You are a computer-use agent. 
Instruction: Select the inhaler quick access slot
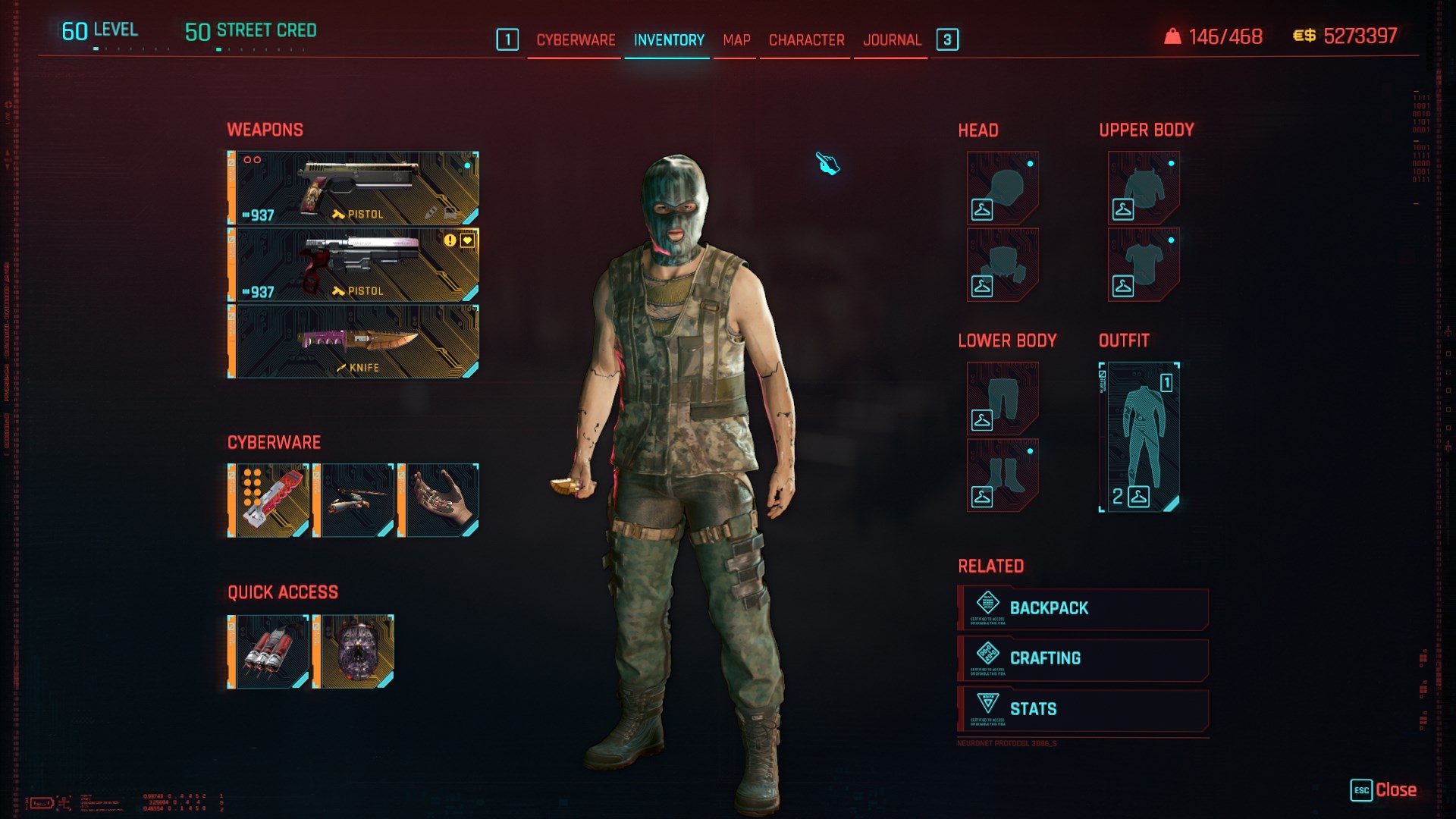pos(269,652)
